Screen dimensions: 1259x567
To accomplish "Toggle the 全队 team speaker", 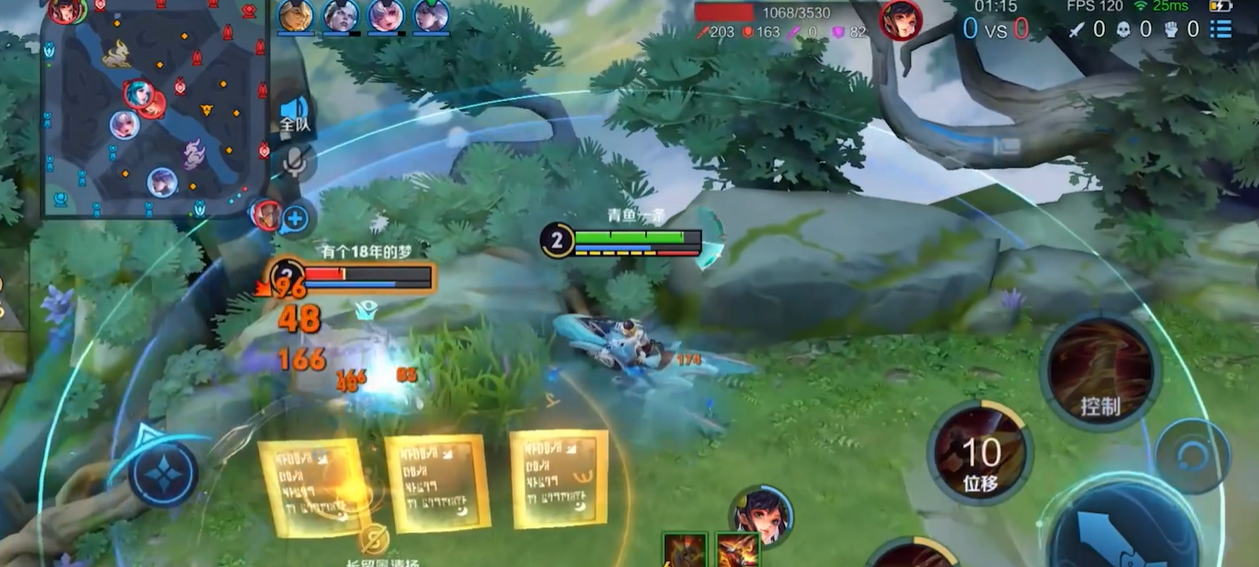I will tap(295, 114).
